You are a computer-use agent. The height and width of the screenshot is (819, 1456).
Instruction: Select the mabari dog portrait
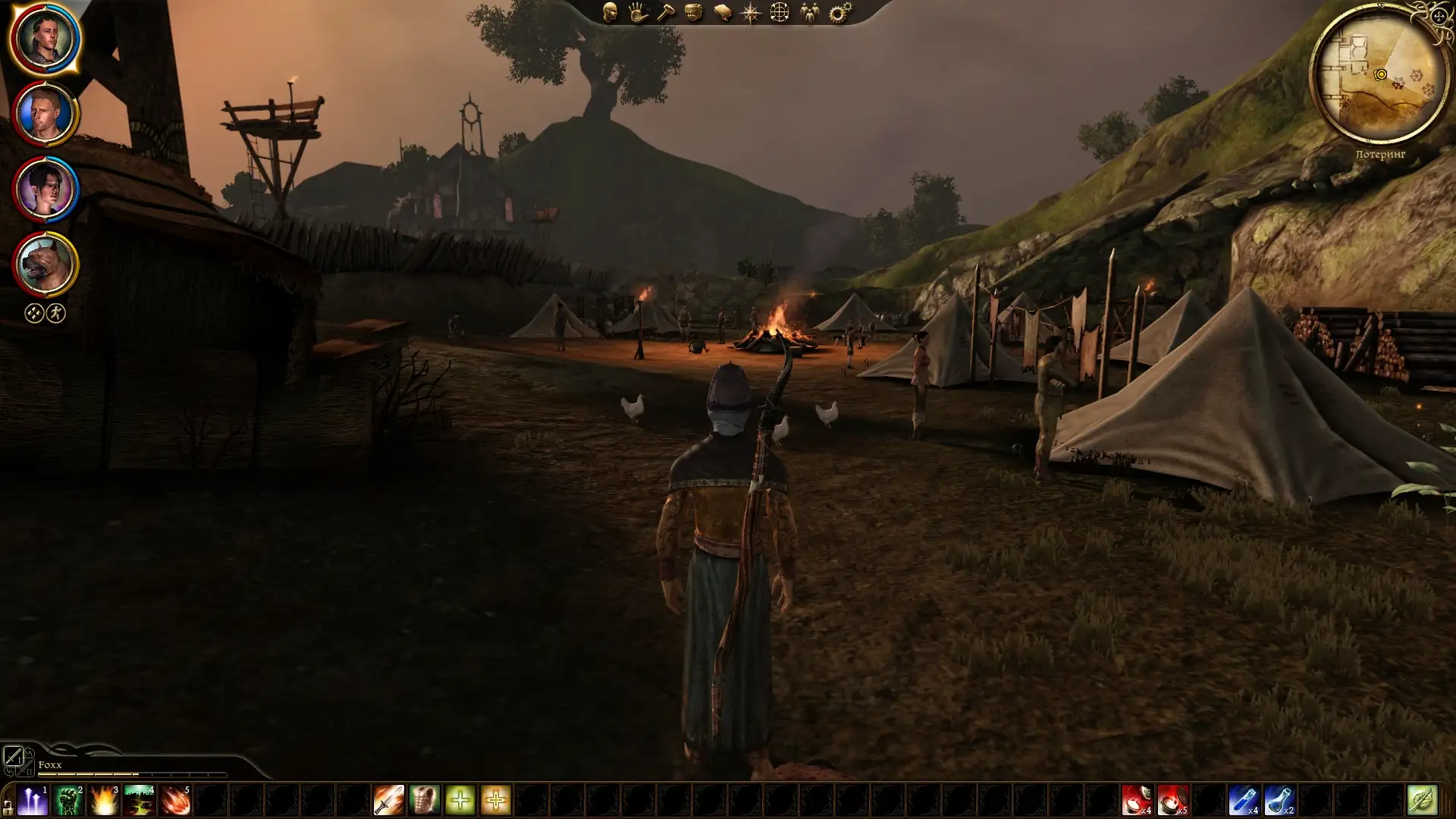pos(45,264)
